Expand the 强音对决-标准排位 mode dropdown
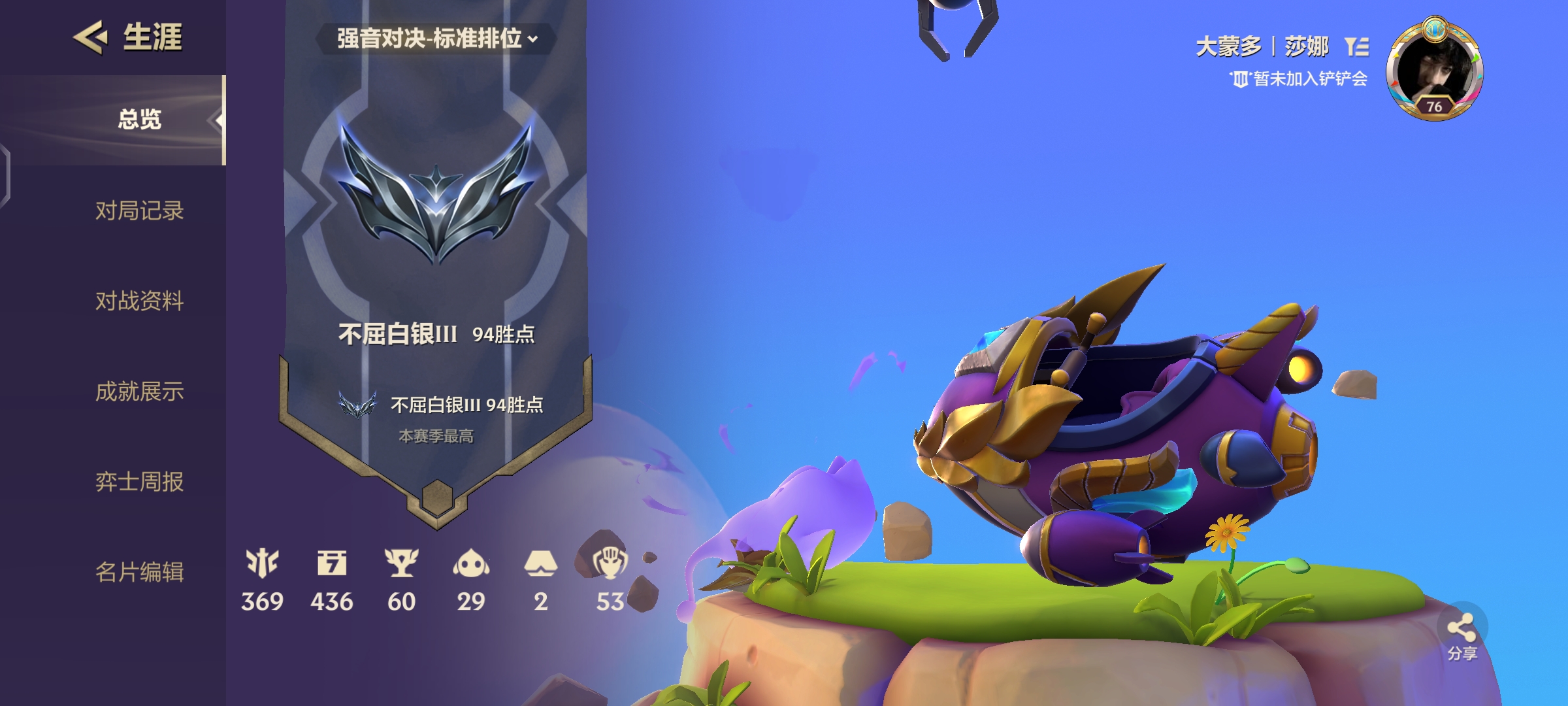 click(x=436, y=39)
